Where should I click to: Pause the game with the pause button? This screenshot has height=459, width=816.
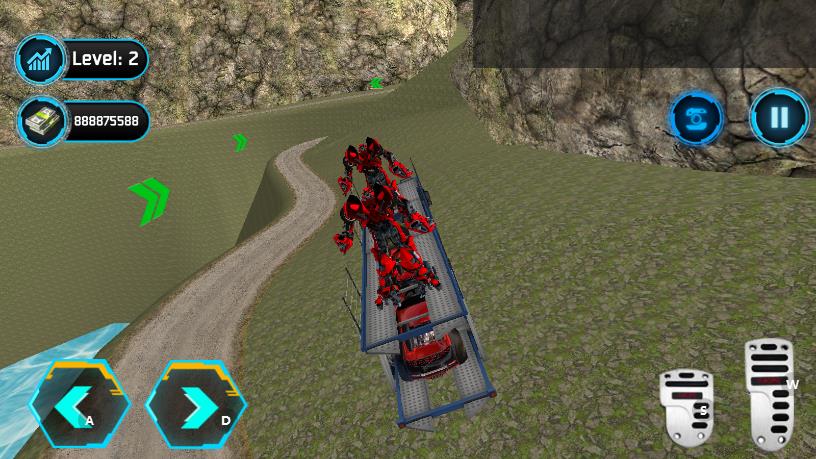click(779, 118)
